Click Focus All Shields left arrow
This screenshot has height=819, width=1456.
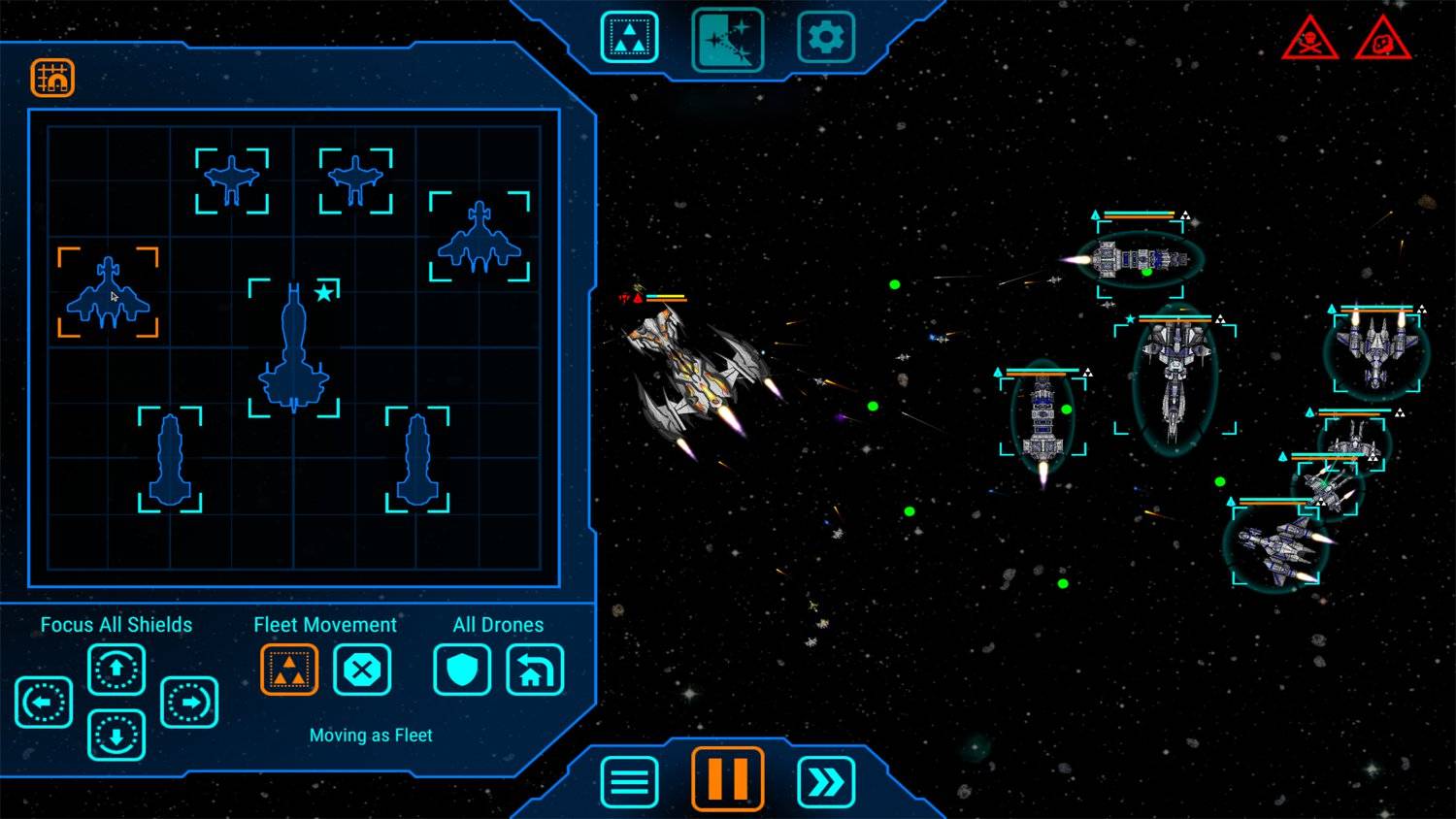[x=44, y=701]
